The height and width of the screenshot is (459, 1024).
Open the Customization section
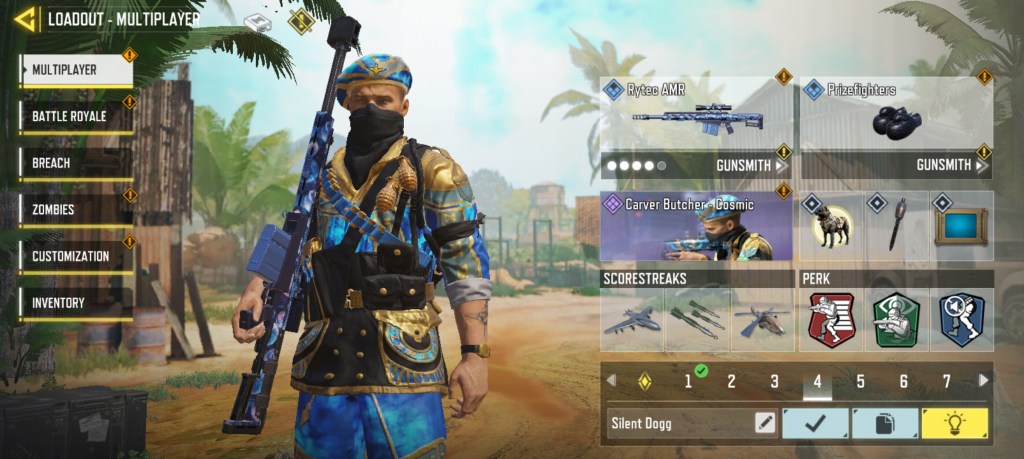76,256
